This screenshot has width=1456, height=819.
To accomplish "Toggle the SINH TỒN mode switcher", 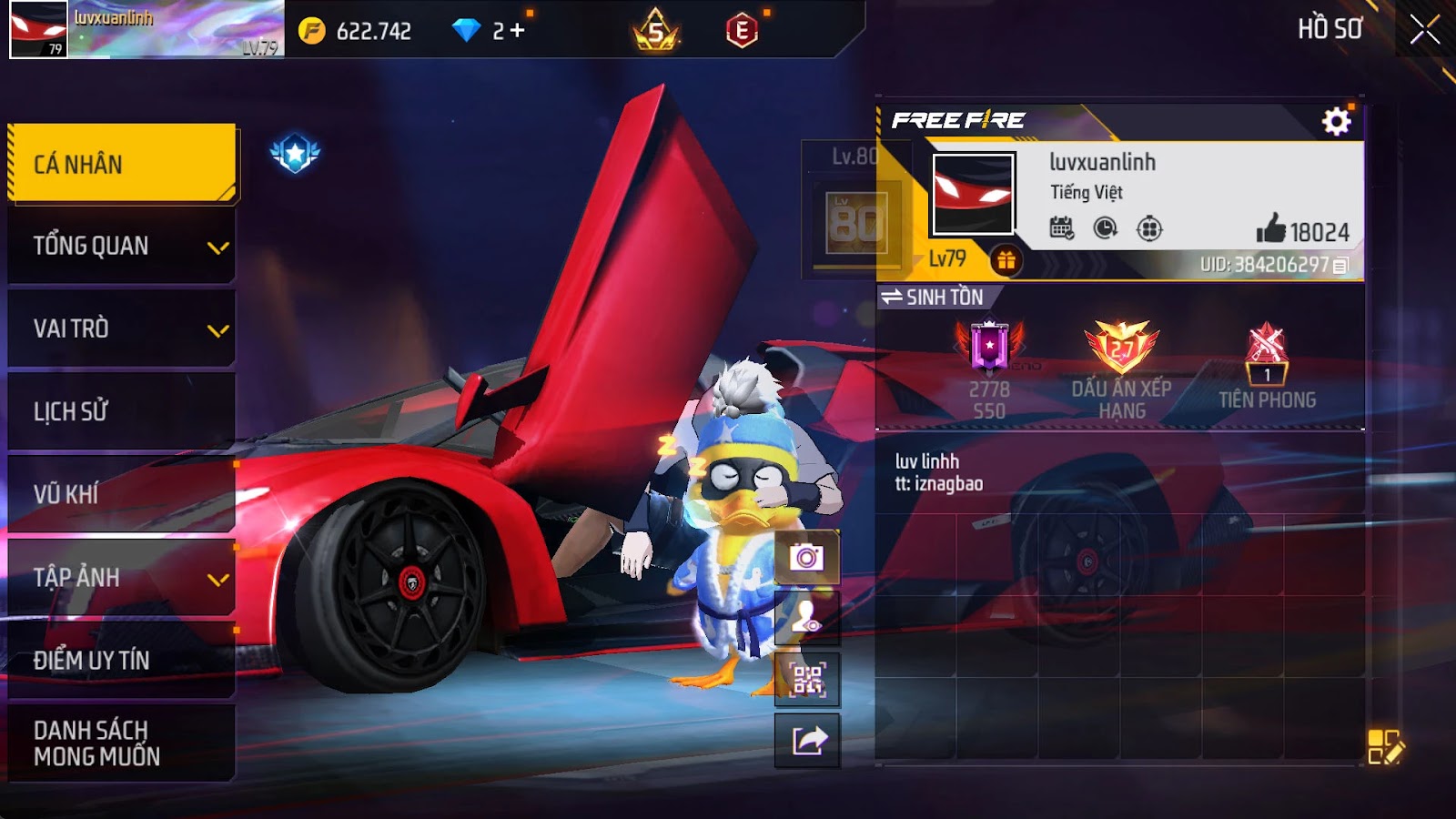I will point(934,297).
